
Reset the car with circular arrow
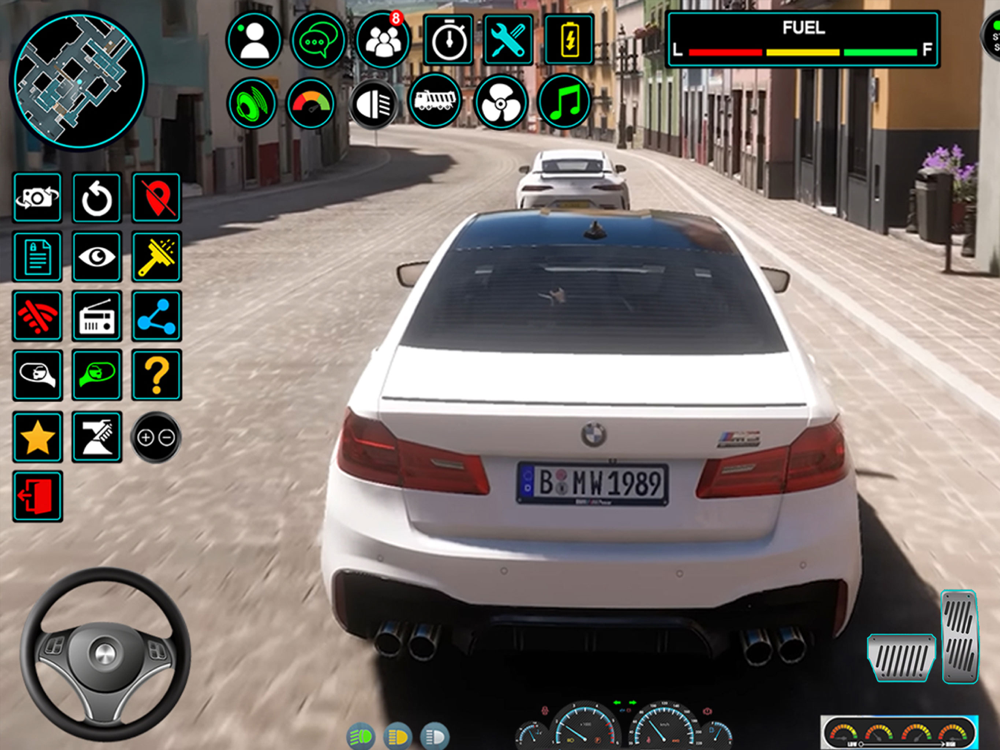click(97, 198)
